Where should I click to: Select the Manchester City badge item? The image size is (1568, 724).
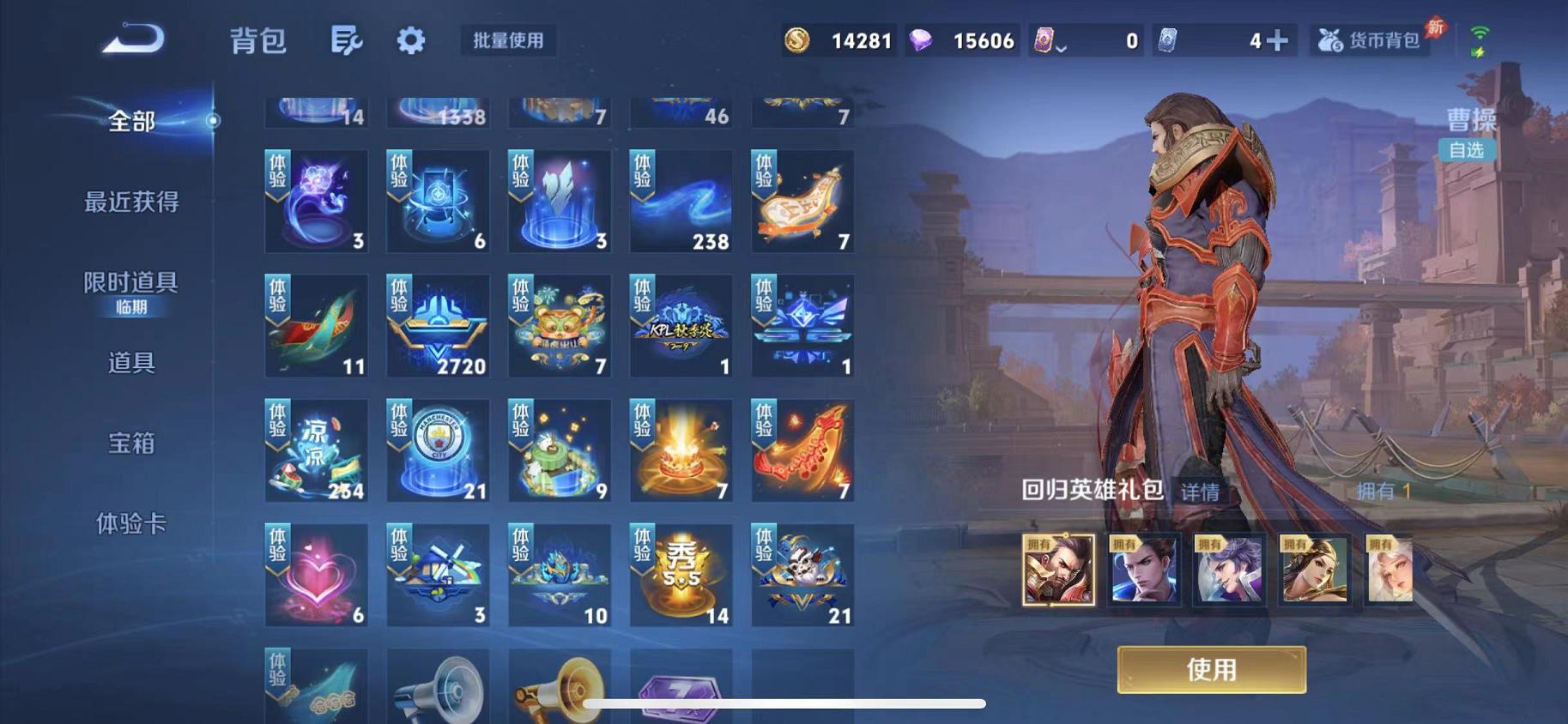(438, 449)
